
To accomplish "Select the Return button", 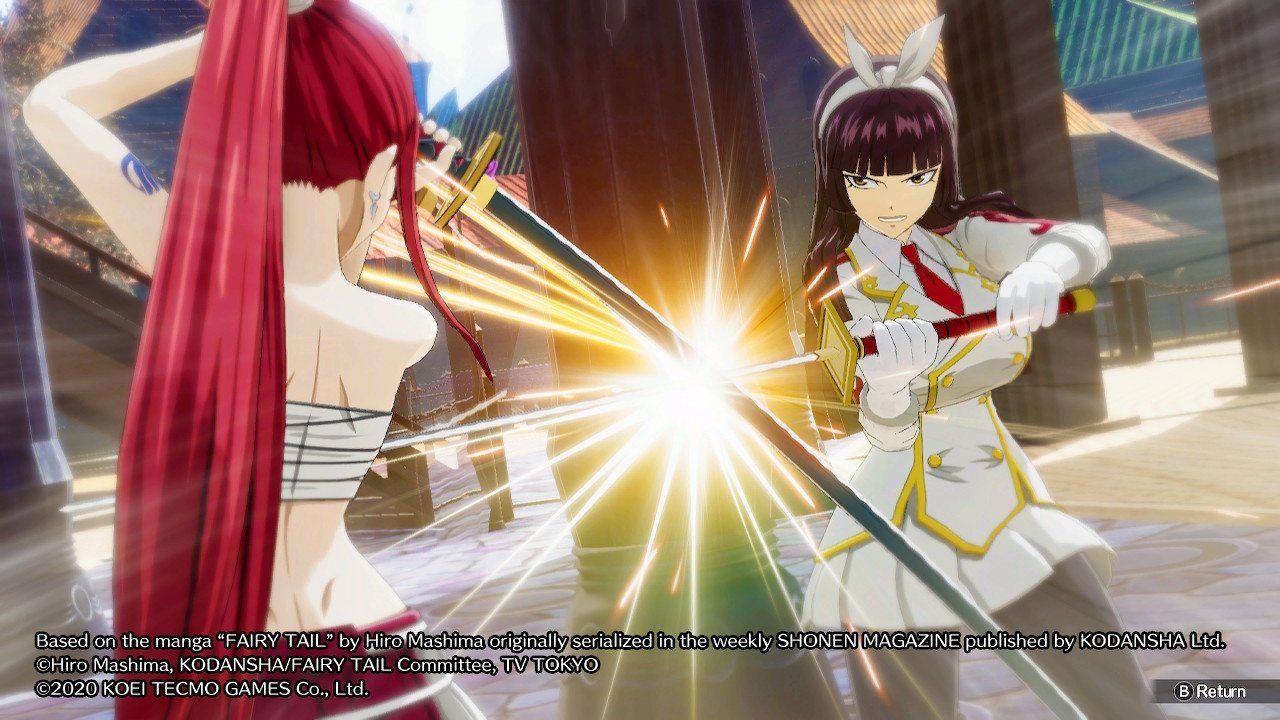I will tap(1210, 691).
